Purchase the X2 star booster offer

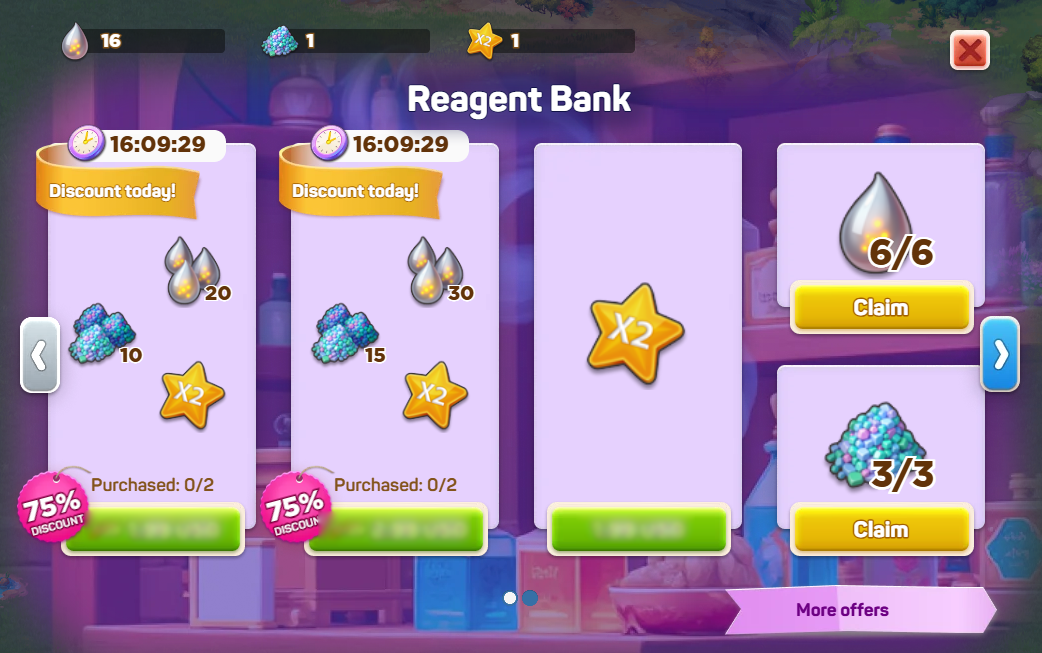tap(638, 529)
